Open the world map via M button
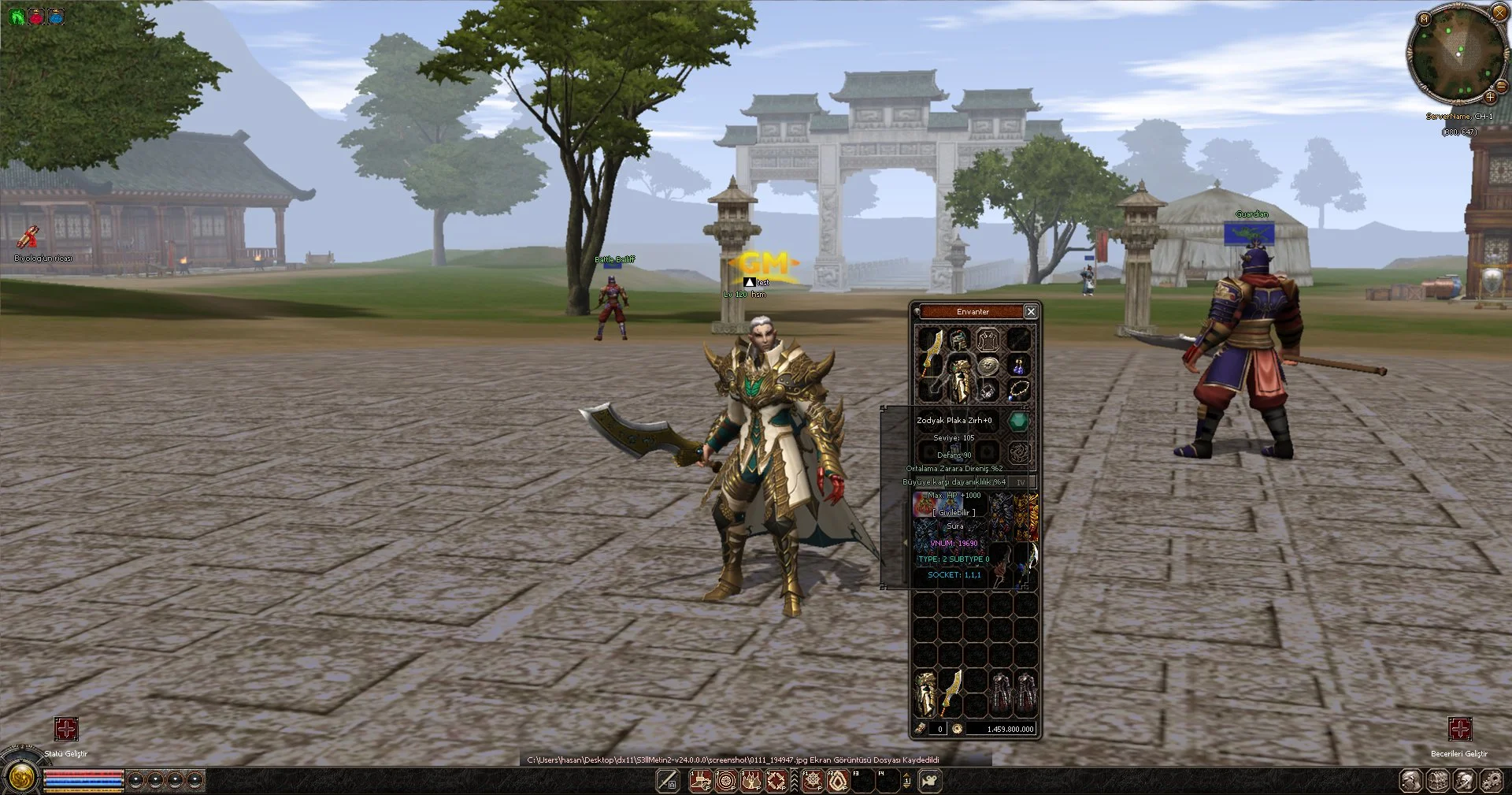This screenshot has height=795, width=1512. [x=1424, y=18]
